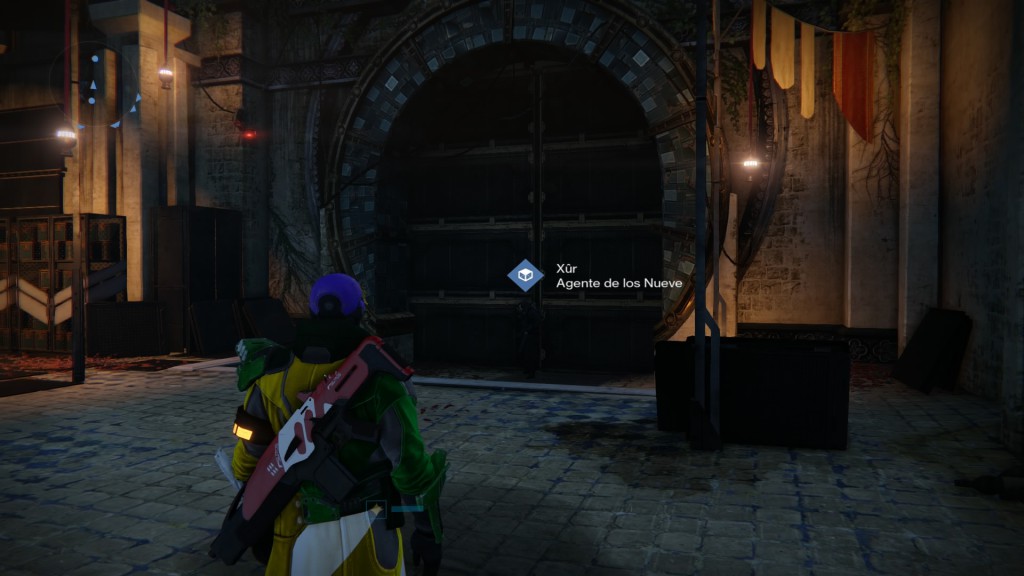The width and height of the screenshot is (1024, 576).
Task: Select the Xûr vendor marker icon
Action: tap(525, 275)
